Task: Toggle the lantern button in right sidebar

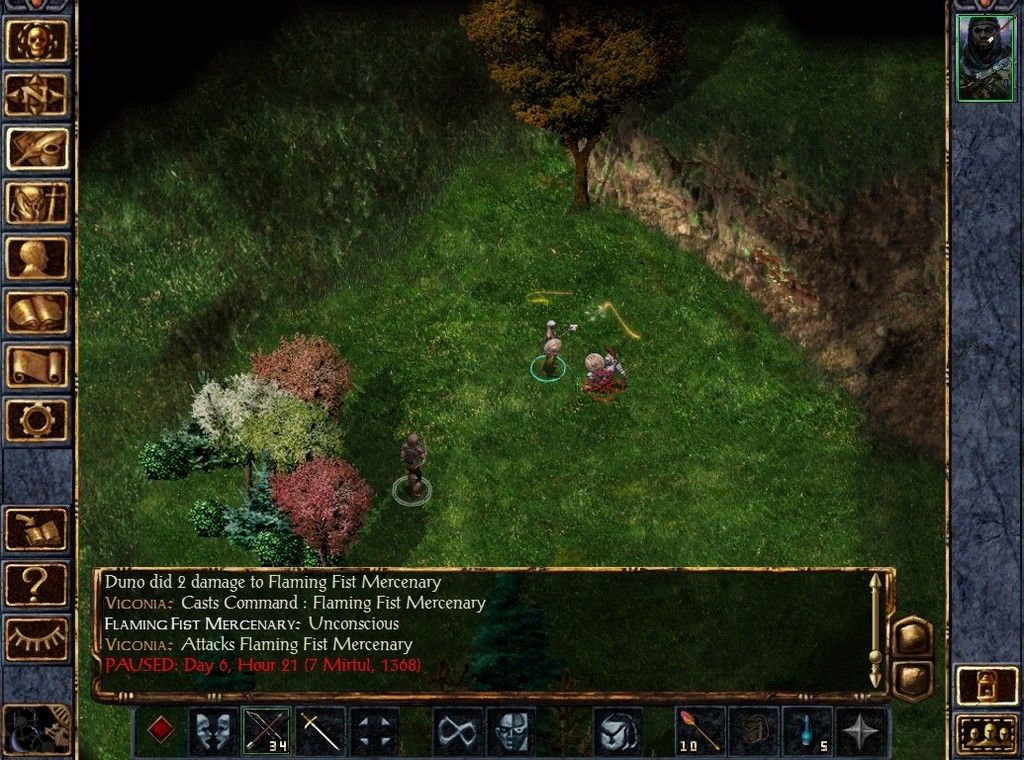Action: tap(986, 685)
